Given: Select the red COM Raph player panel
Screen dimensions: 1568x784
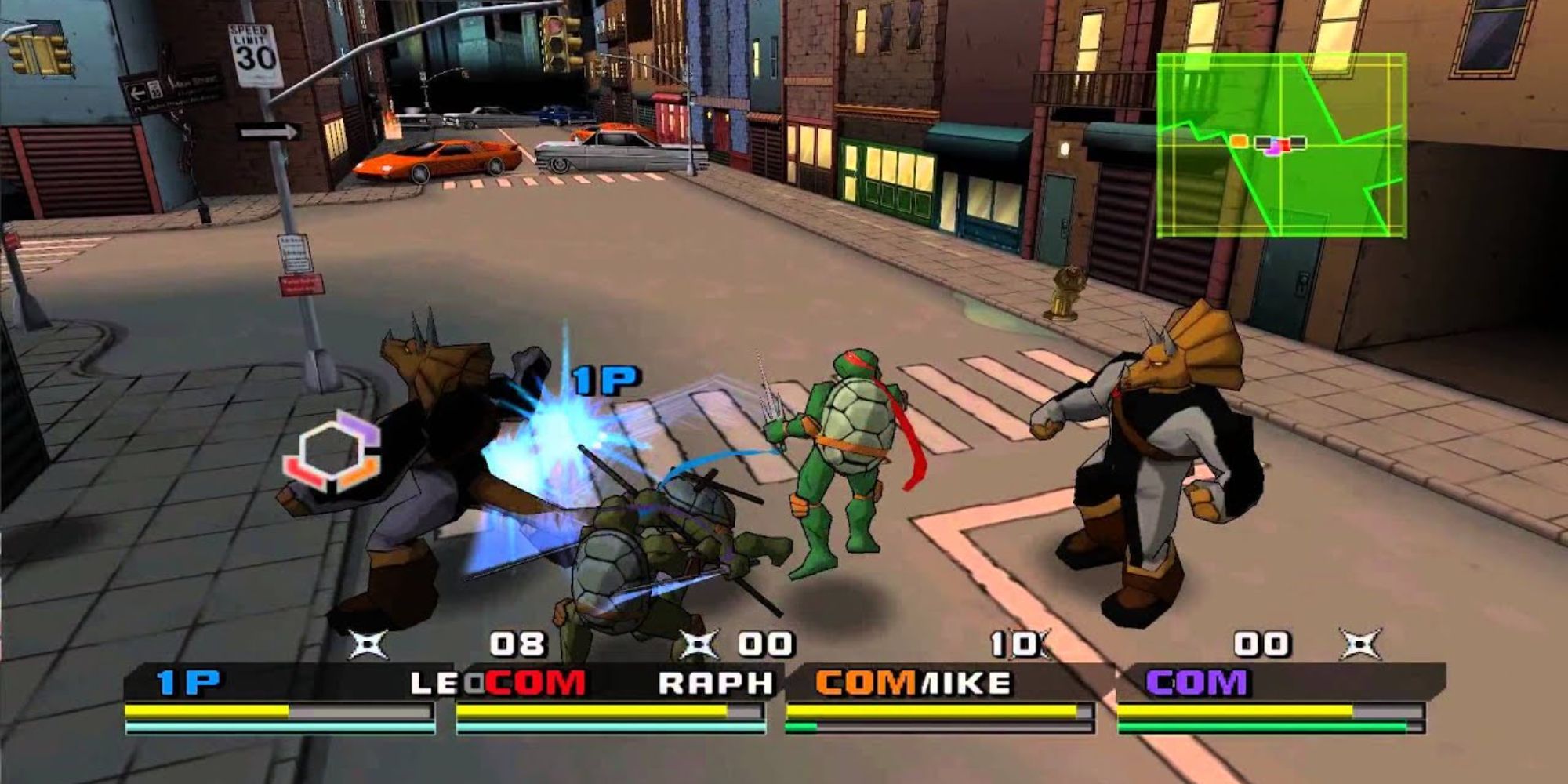Looking at the screenshot, I should (610, 699).
